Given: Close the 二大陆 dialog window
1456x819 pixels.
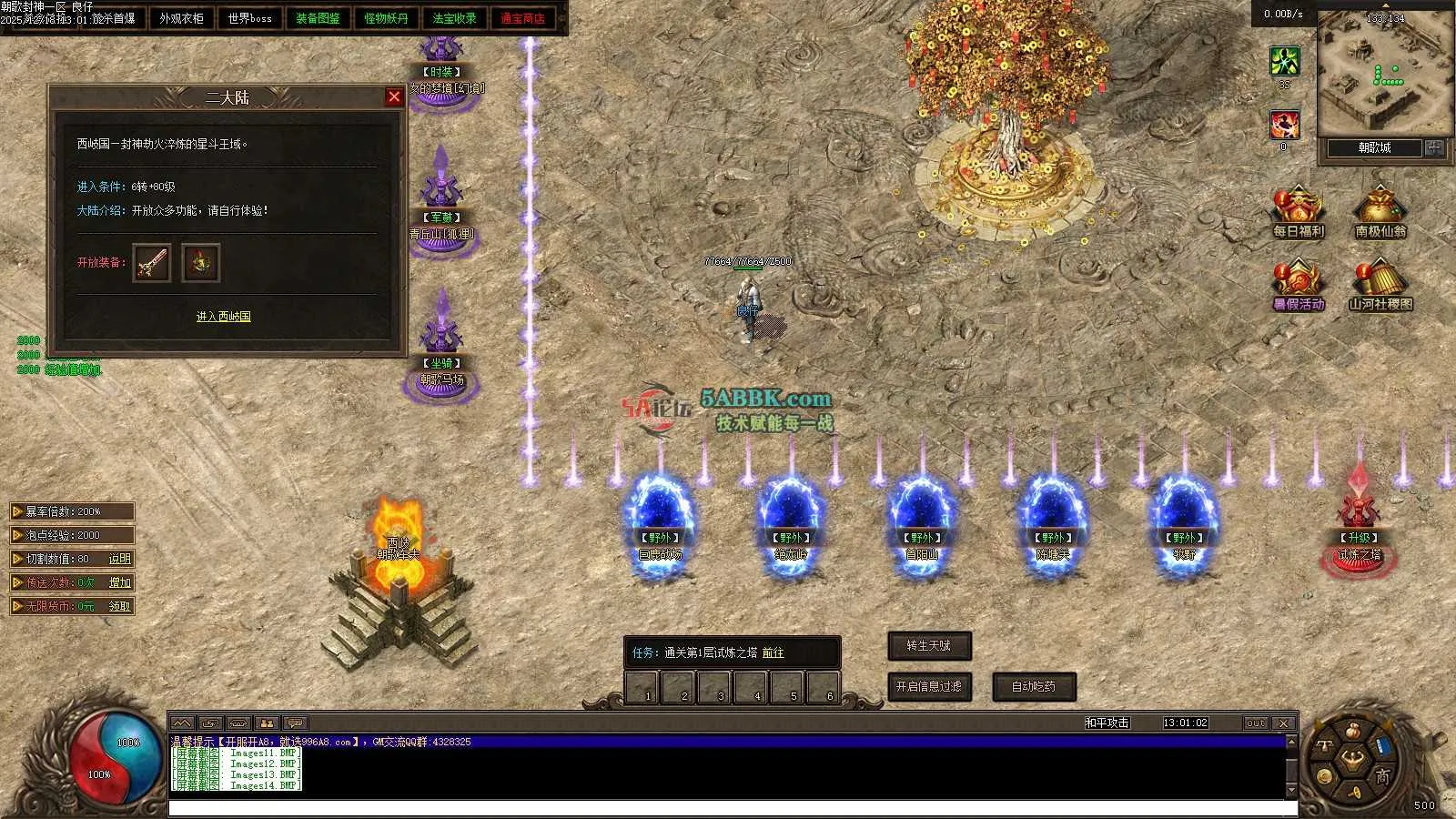Looking at the screenshot, I should (394, 97).
